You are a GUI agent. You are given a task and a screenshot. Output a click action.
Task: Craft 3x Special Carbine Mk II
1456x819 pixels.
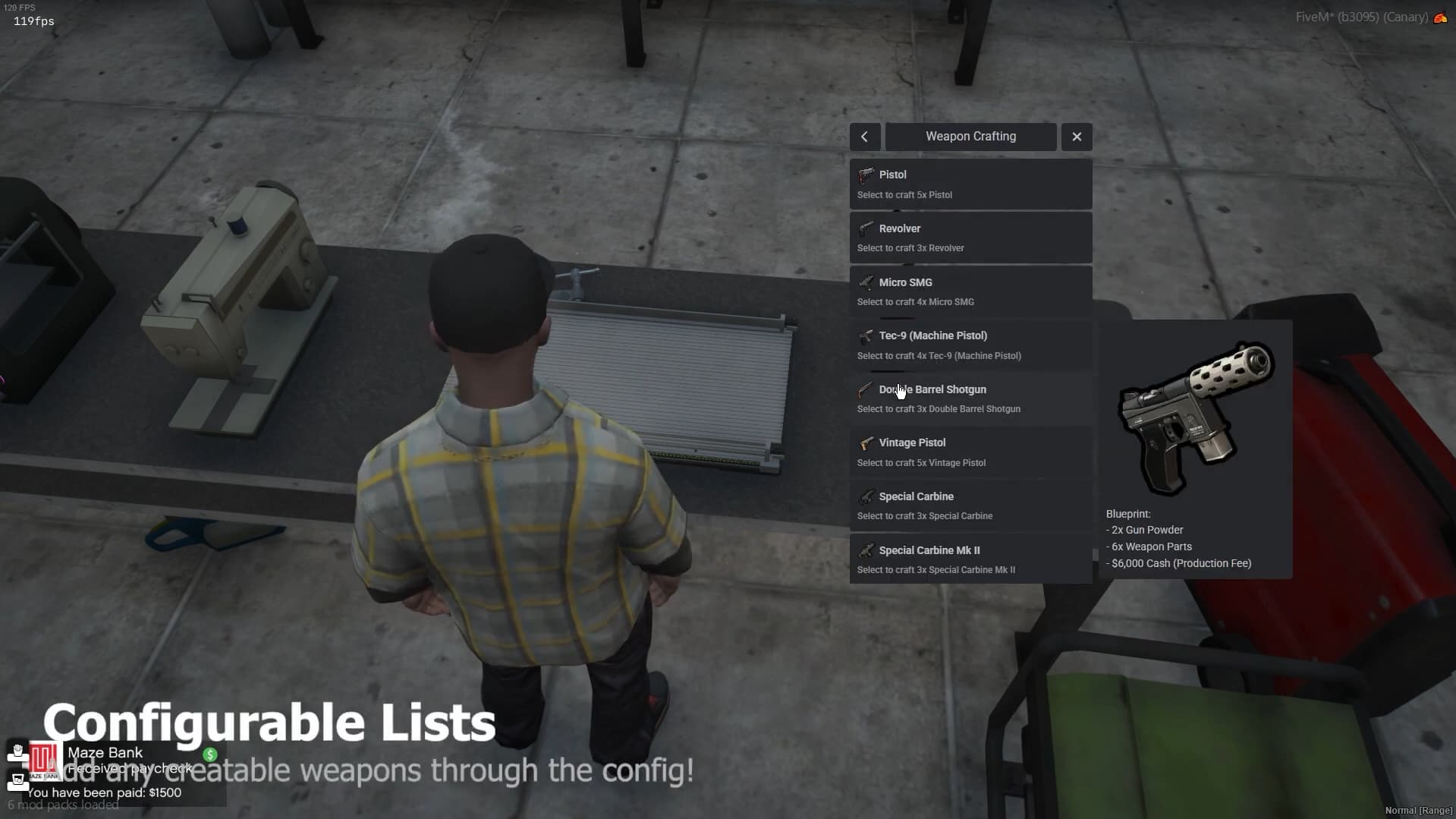tap(970, 559)
